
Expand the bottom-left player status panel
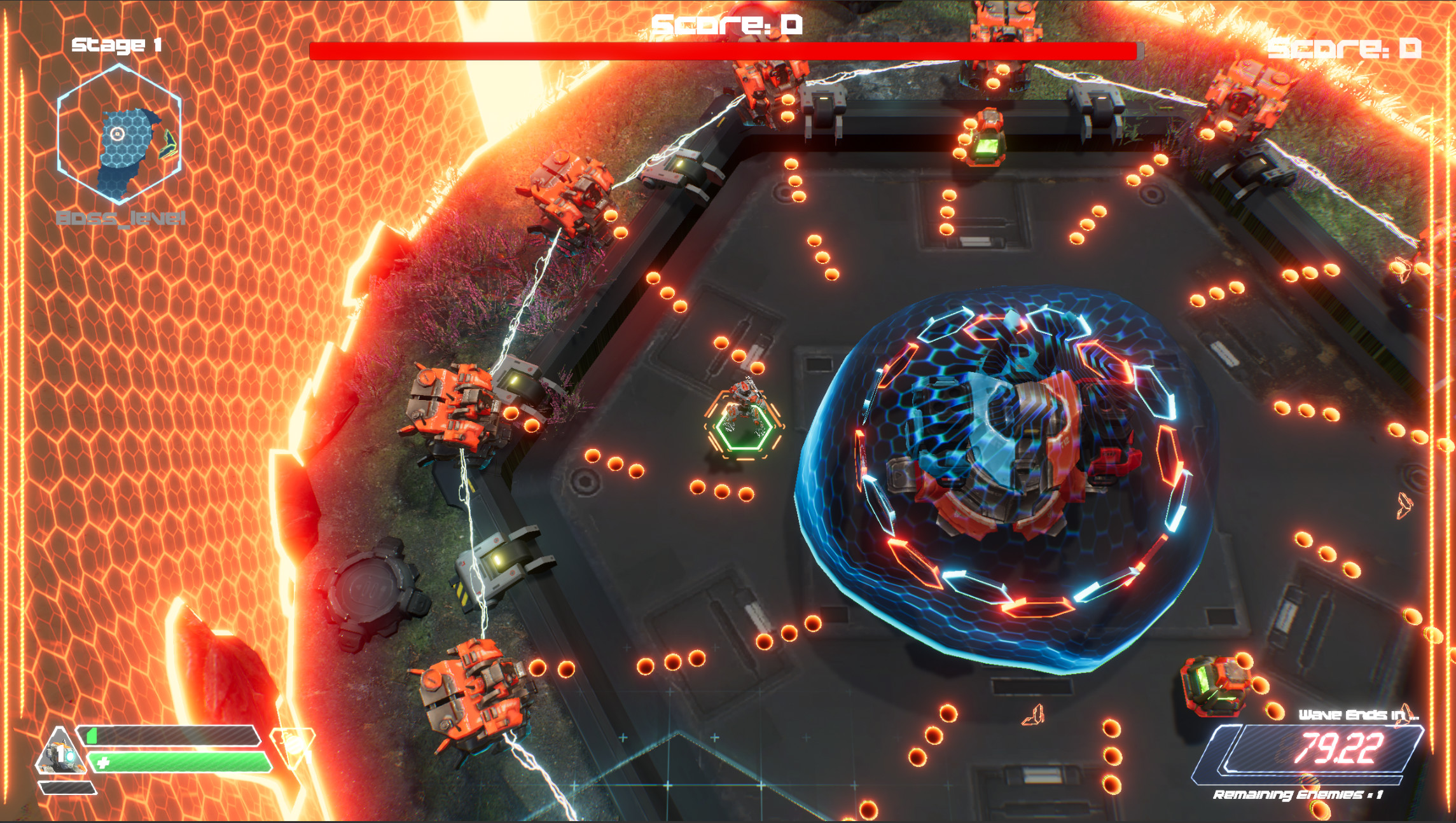pos(159,757)
